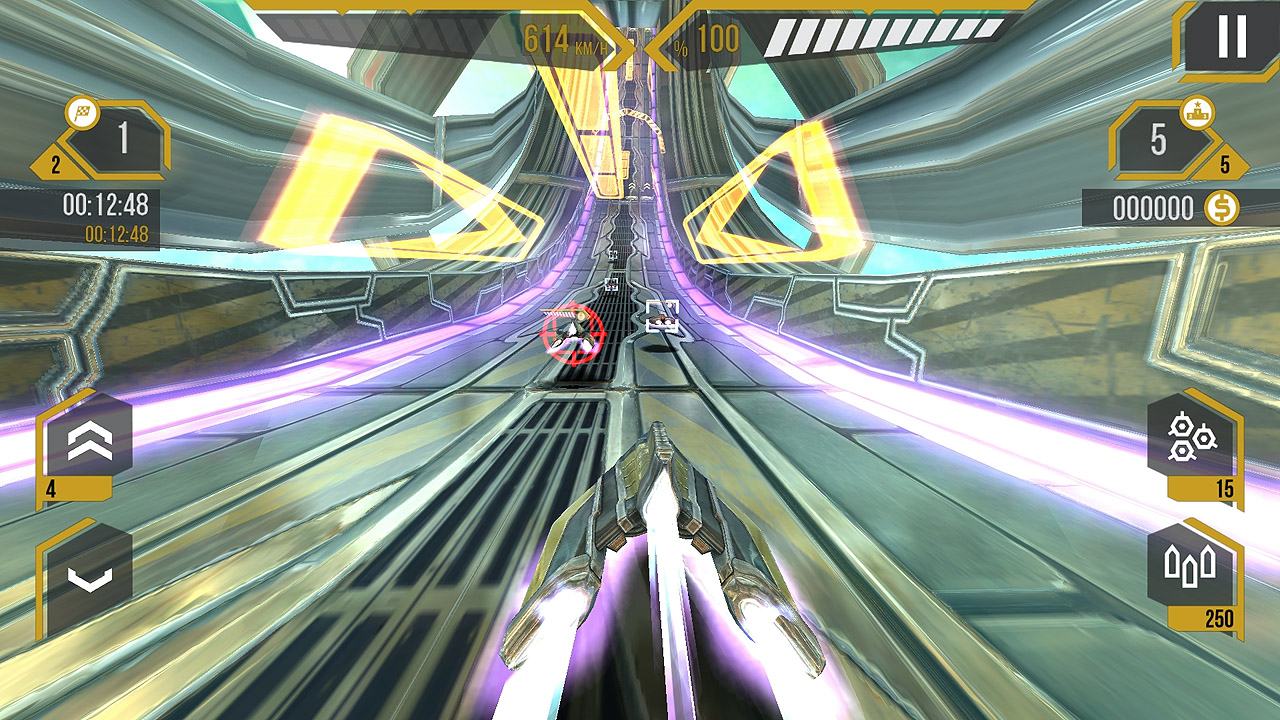Image resolution: width=1280 pixels, height=720 pixels.
Task: Tap the down-chevron brake button
Action: point(88,575)
